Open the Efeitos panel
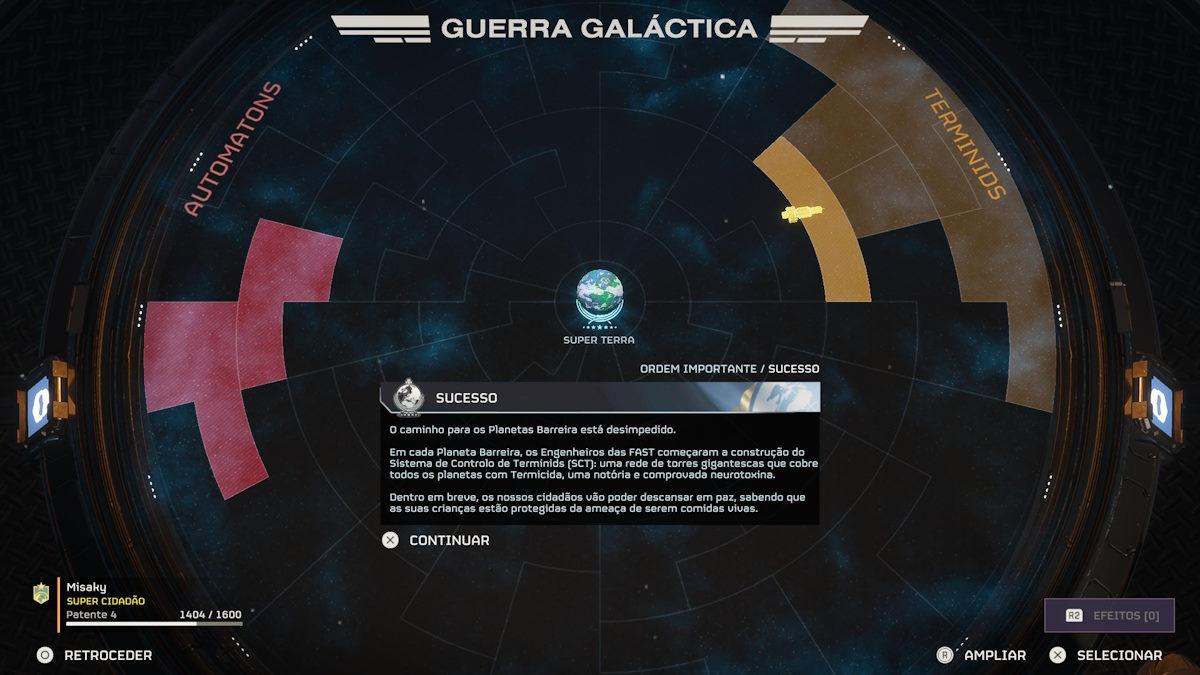The height and width of the screenshot is (675, 1200). click(1109, 615)
